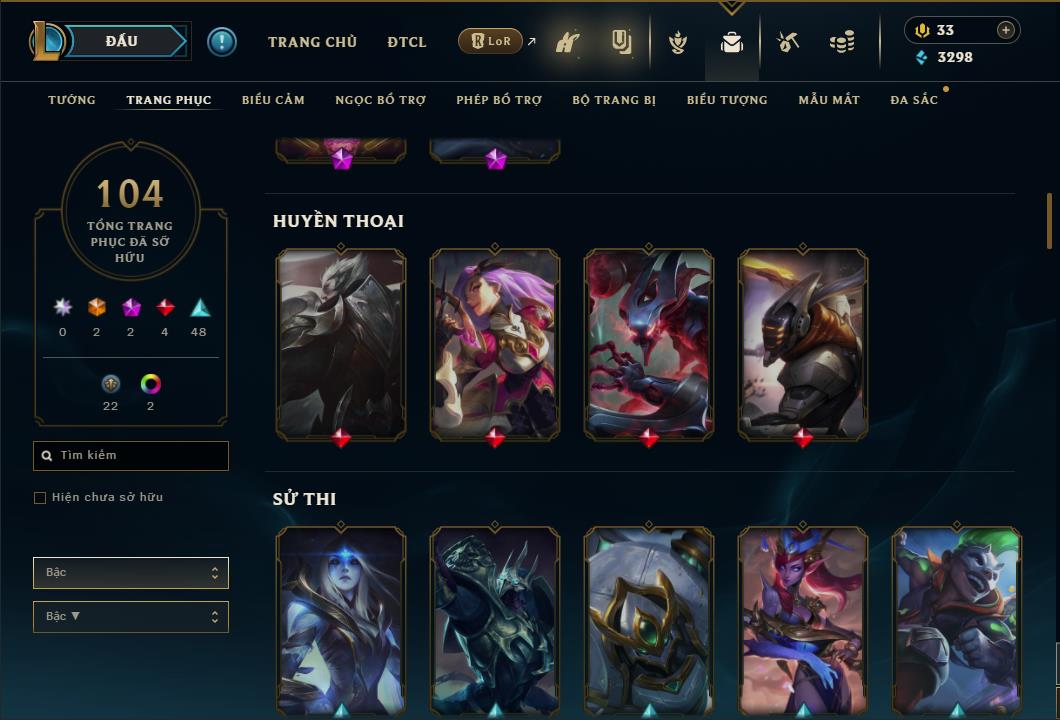Show the PHÉP BỔ TRỢ tab

(499, 100)
